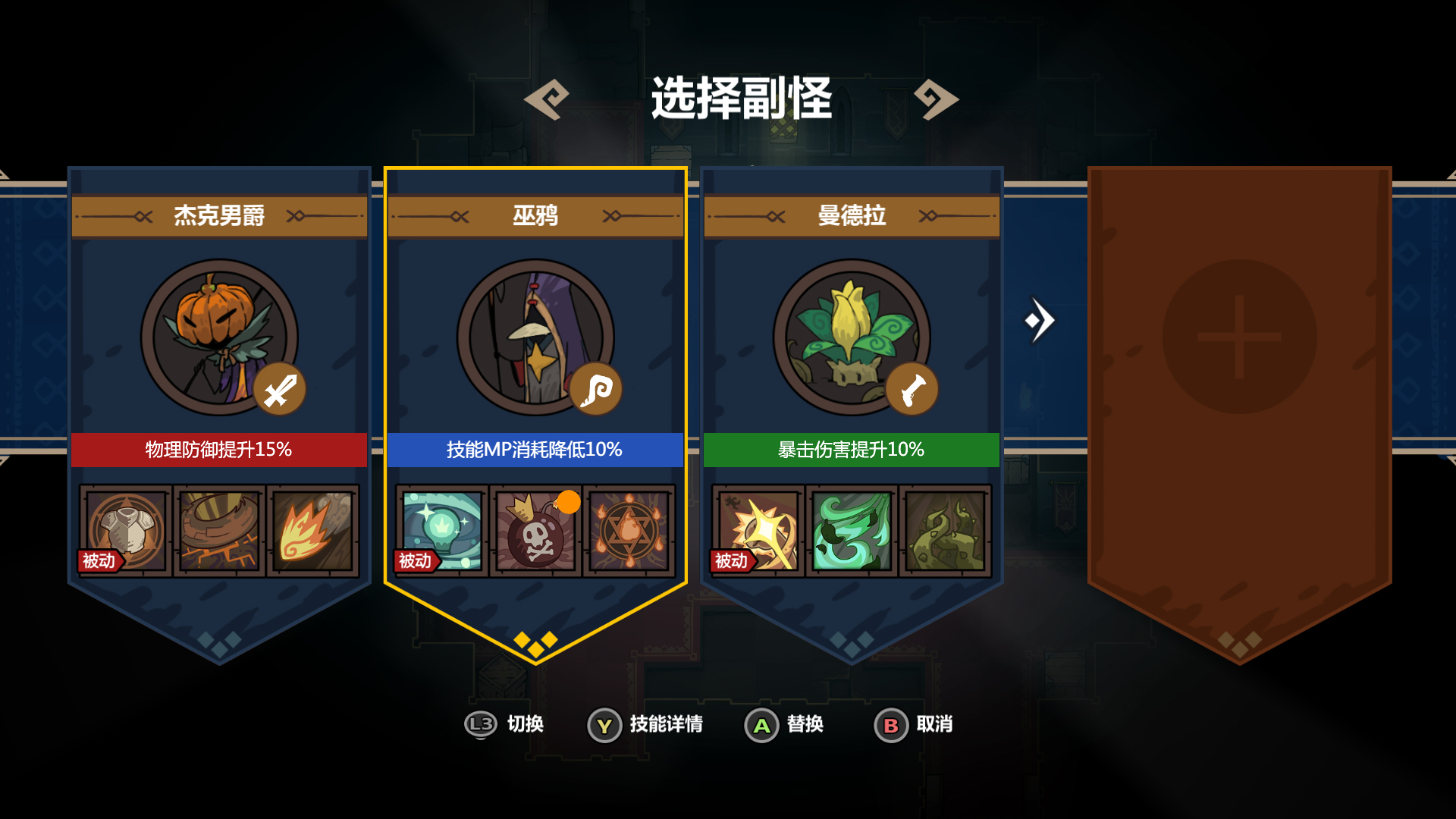The image size is (1456, 819).
Task: Click the 替换 replace button
Action: (785, 725)
